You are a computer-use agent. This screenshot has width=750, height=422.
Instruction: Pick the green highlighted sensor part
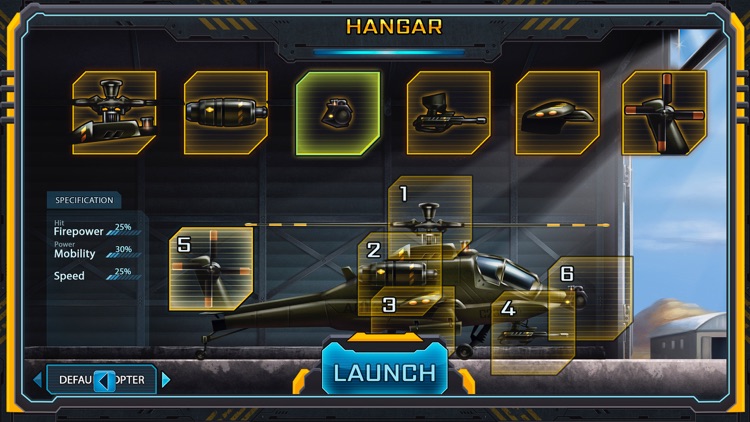pyautogui.click(x=338, y=113)
